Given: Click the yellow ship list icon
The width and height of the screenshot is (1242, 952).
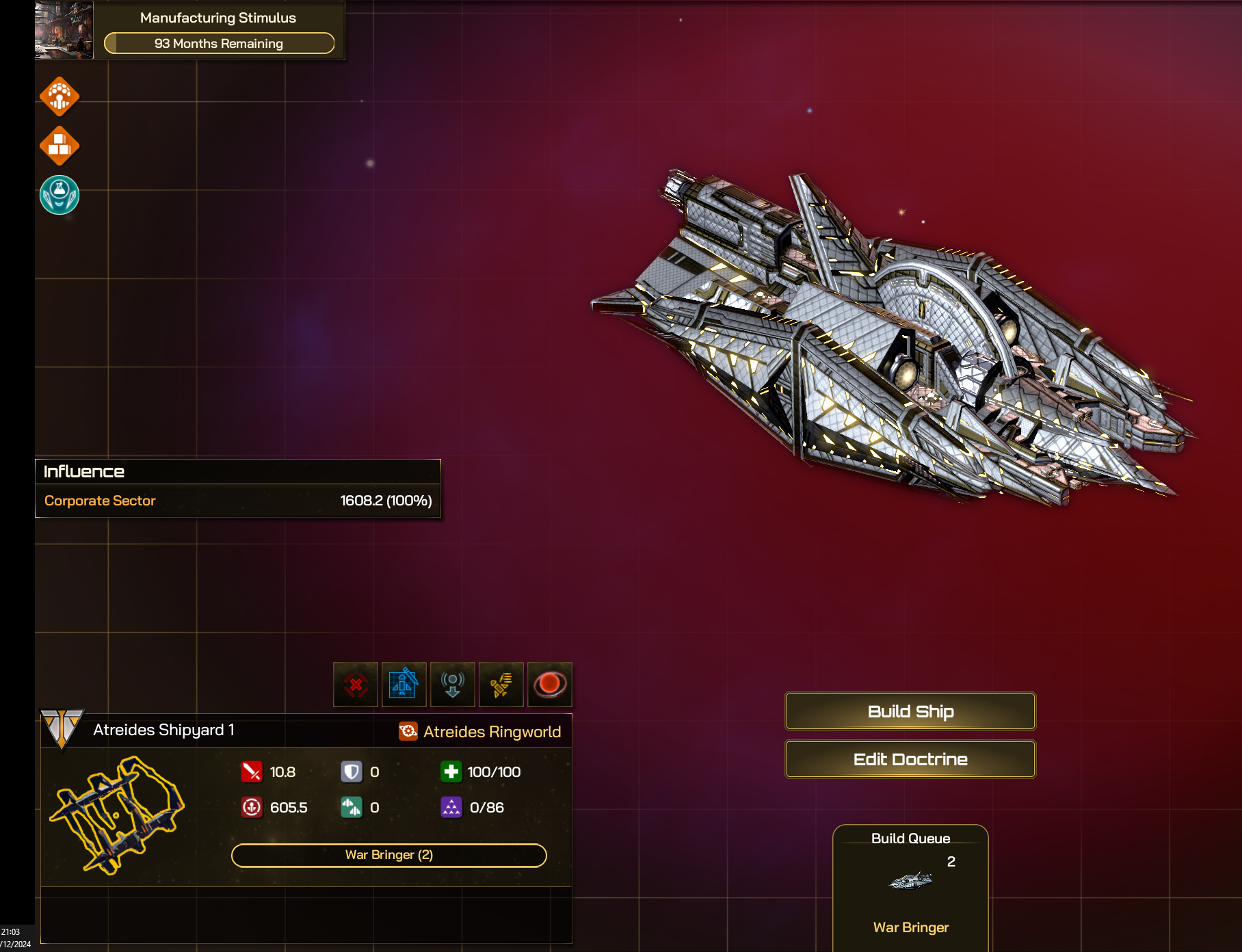Looking at the screenshot, I should (501, 684).
